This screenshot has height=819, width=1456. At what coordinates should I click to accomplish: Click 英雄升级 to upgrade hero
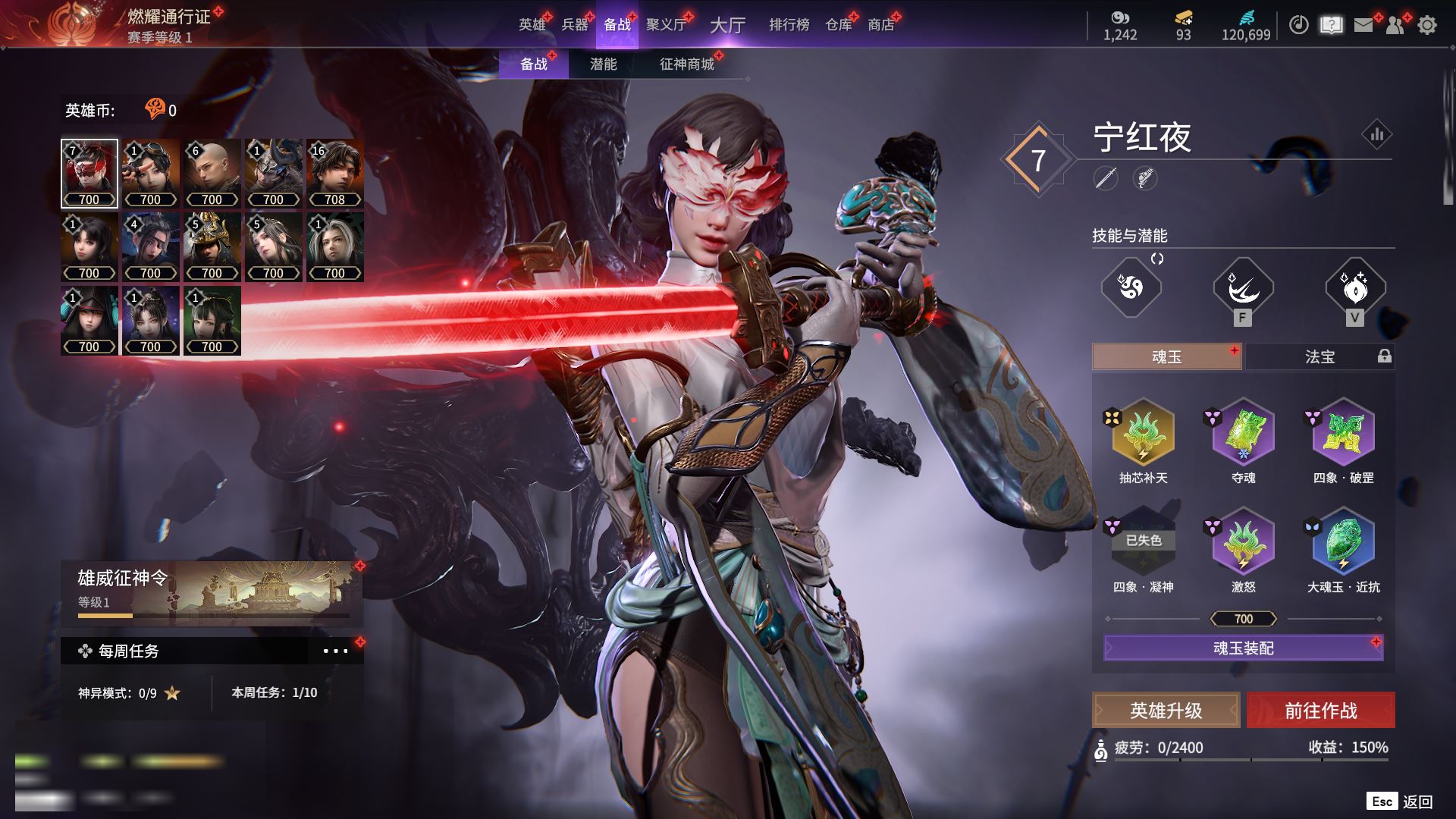[x=1166, y=711]
